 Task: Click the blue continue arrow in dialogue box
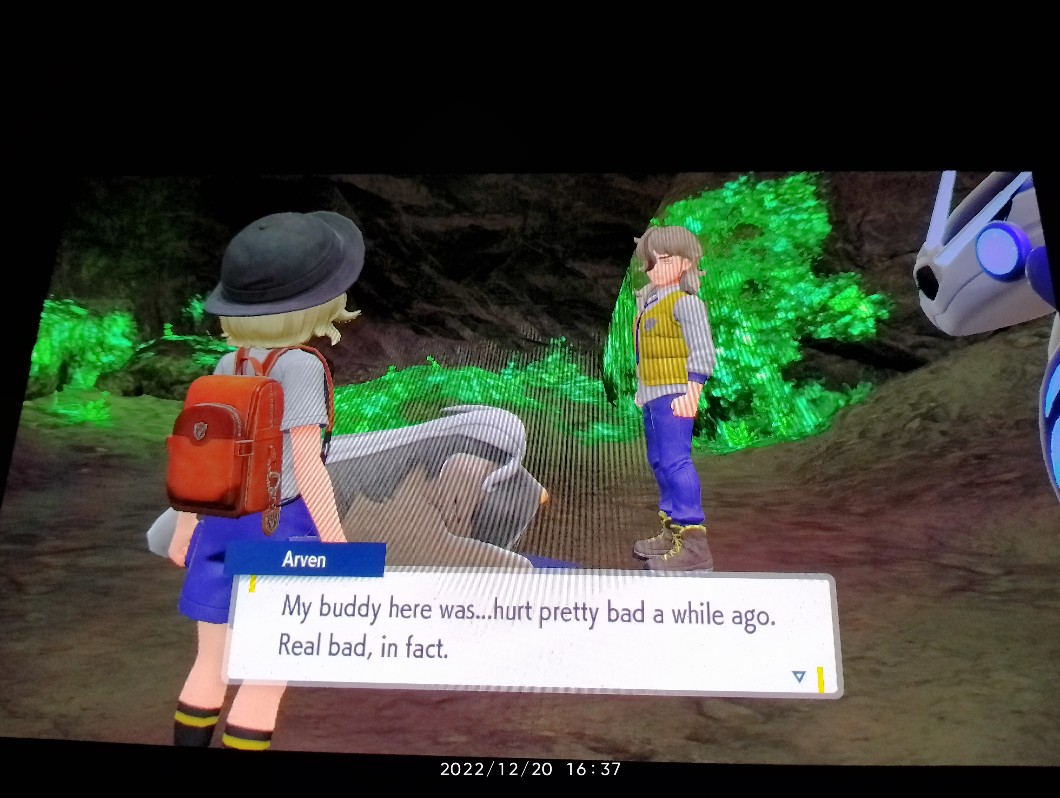pyautogui.click(x=798, y=677)
